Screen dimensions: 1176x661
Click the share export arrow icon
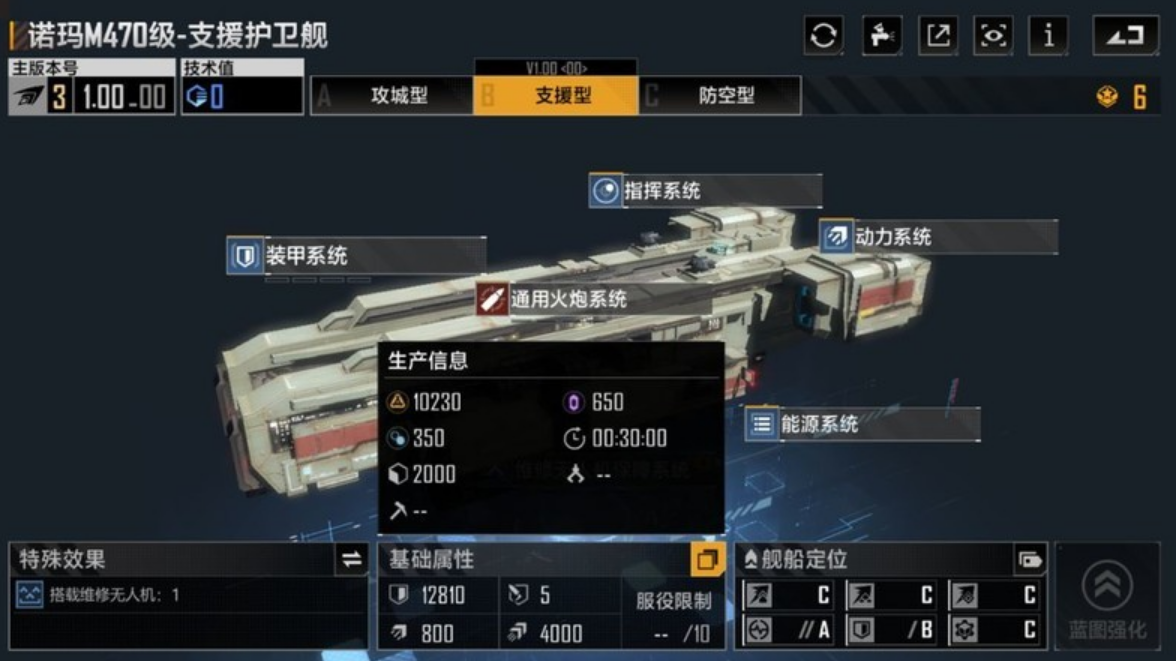click(938, 36)
